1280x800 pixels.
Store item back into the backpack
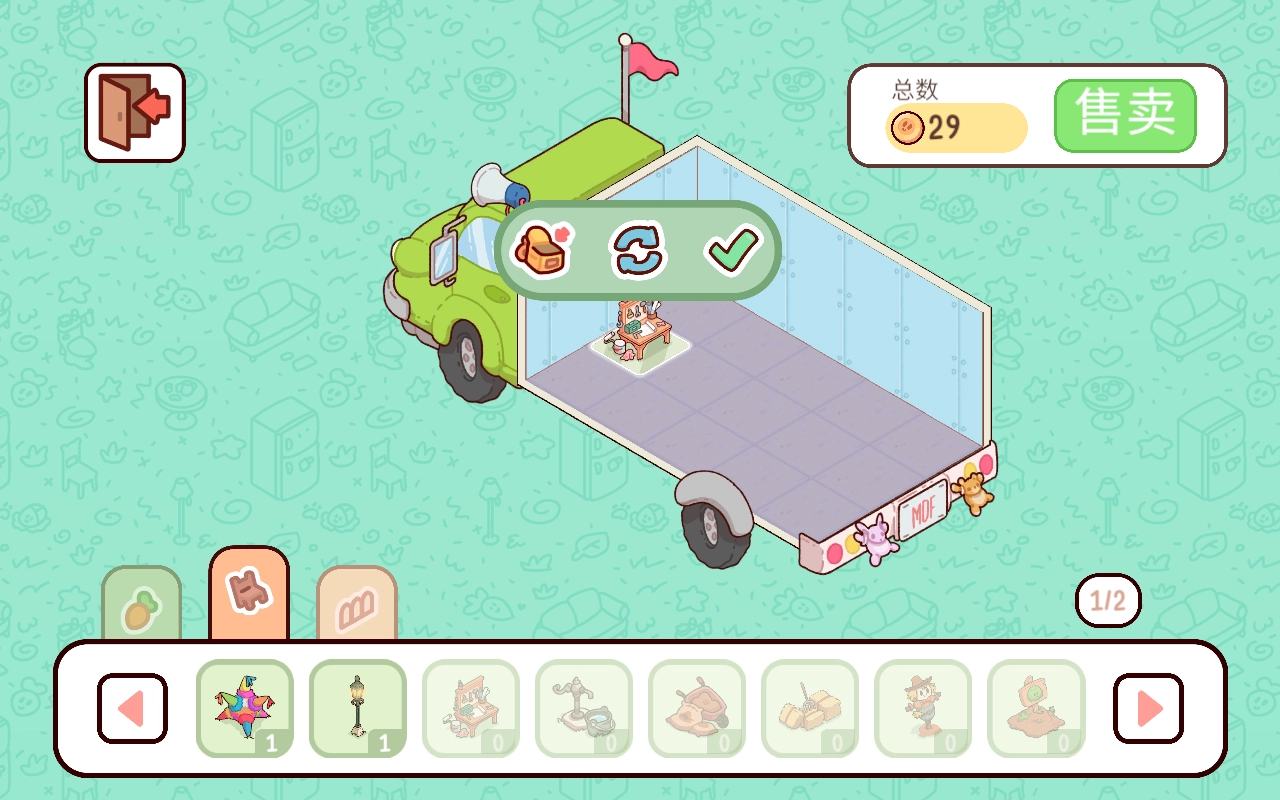[543, 249]
